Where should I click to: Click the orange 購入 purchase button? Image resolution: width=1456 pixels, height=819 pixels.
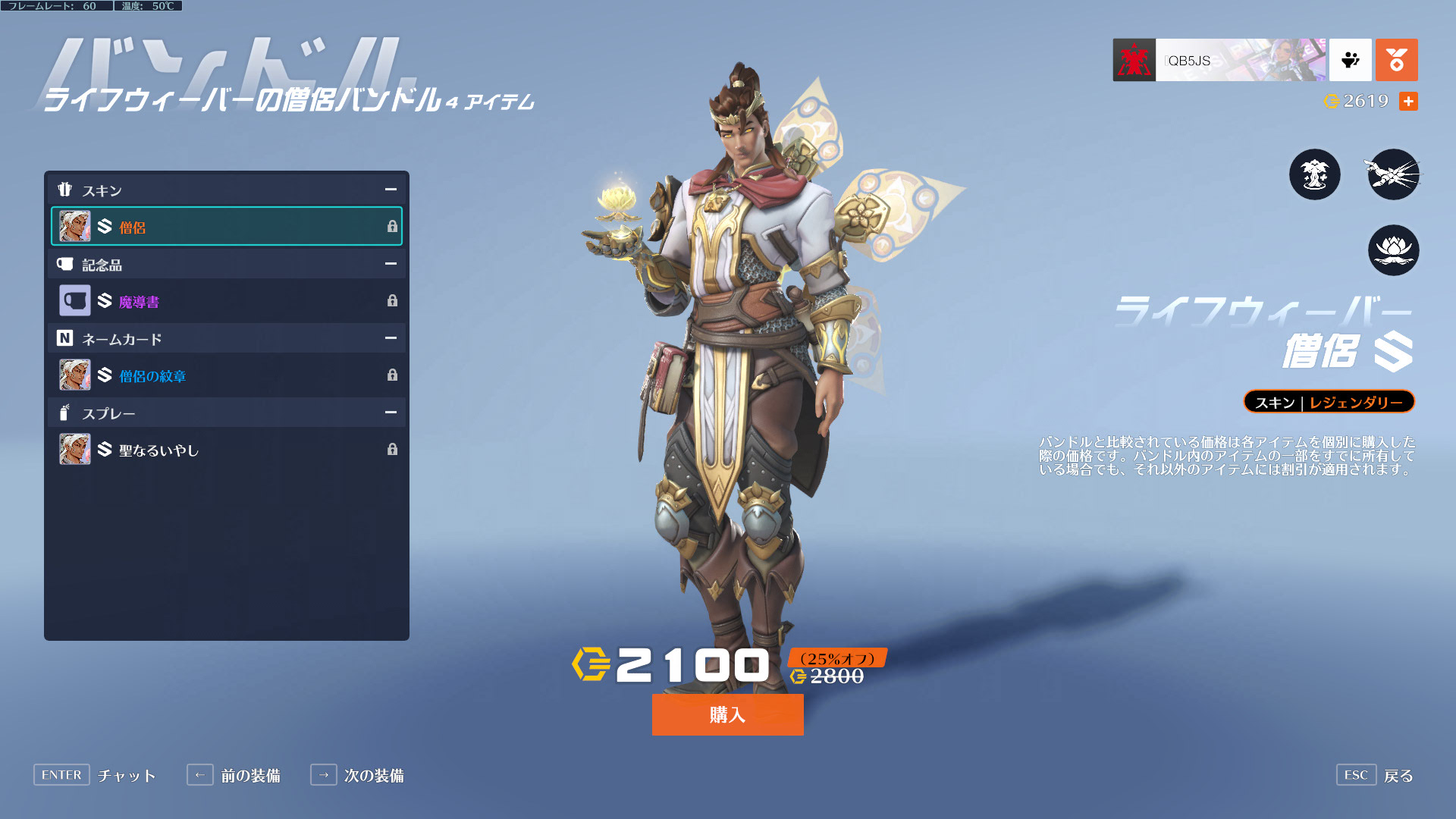pos(727,714)
